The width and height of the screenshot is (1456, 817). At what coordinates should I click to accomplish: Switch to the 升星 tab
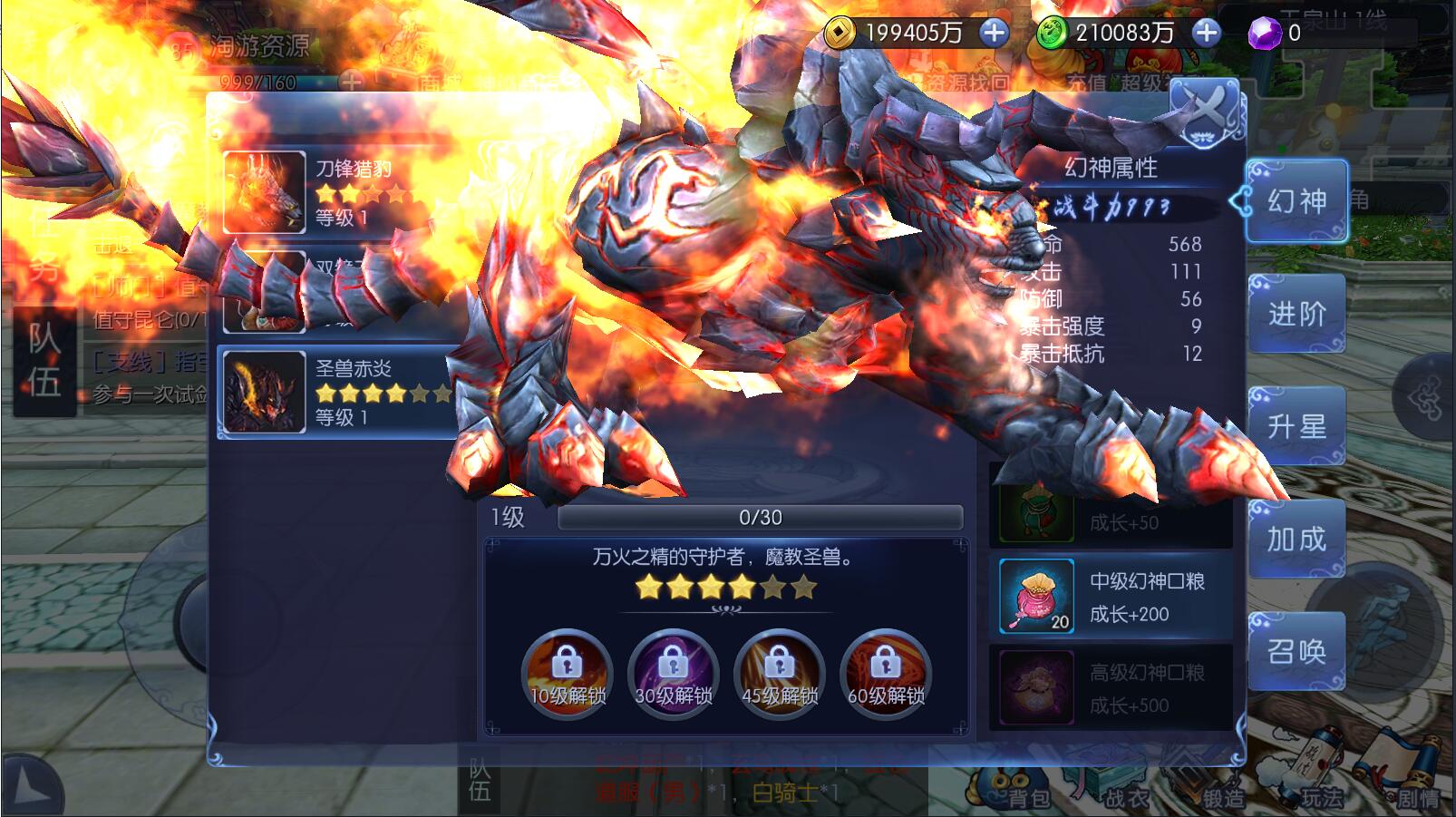pyautogui.click(x=1296, y=426)
